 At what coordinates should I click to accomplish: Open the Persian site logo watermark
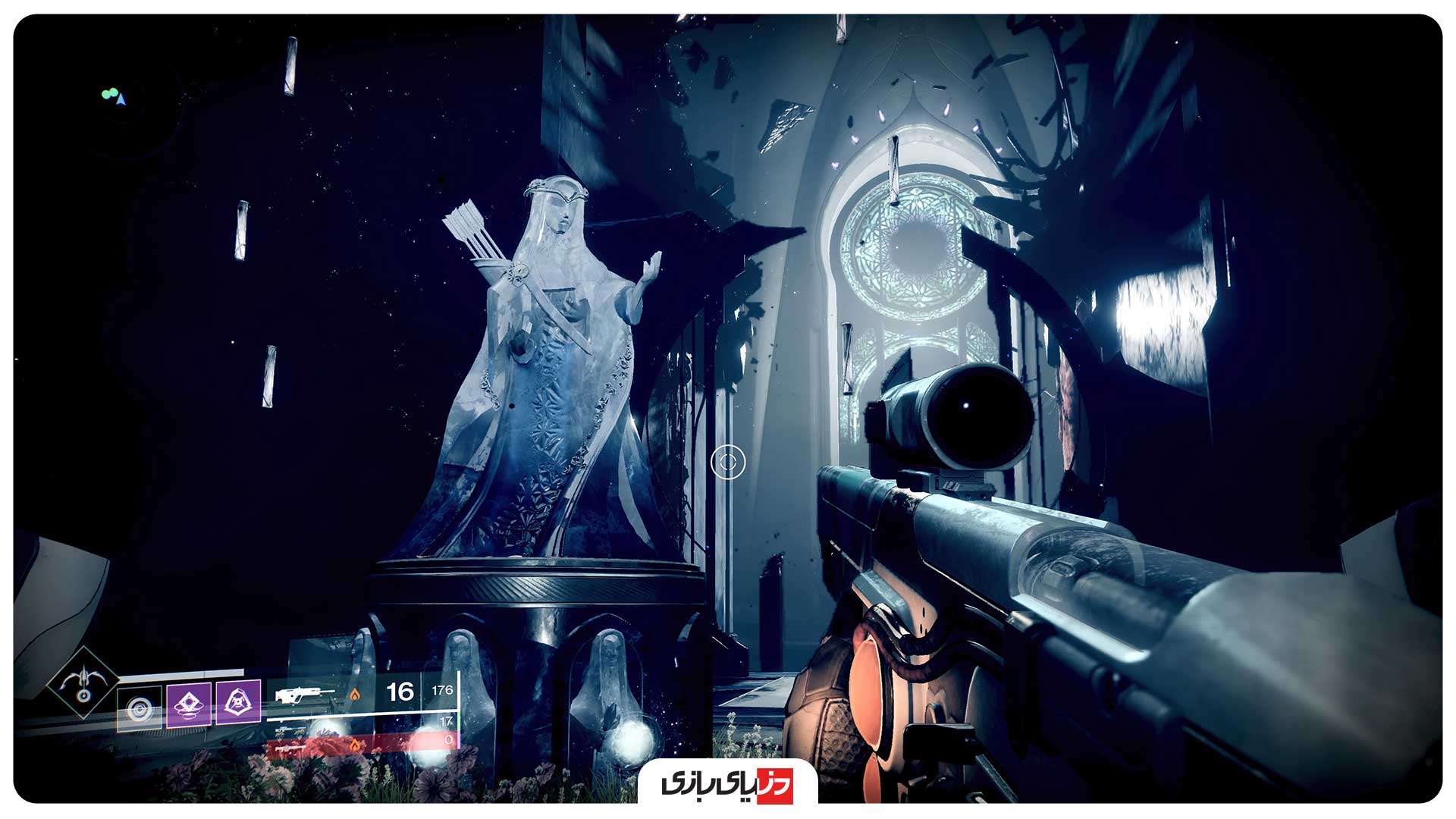[x=727, y=783]
